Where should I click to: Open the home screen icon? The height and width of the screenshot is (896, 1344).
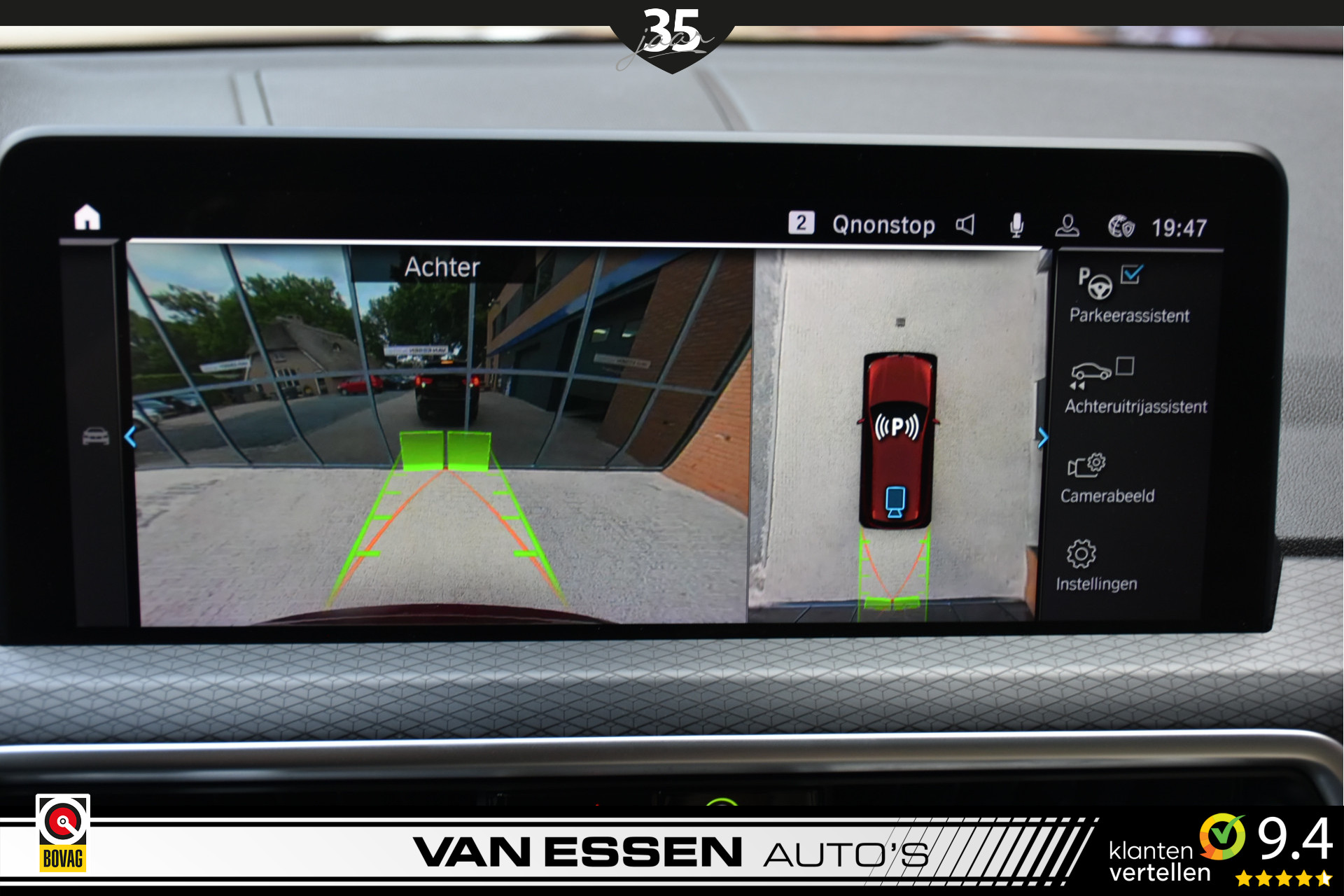click(x=87, y=218)
